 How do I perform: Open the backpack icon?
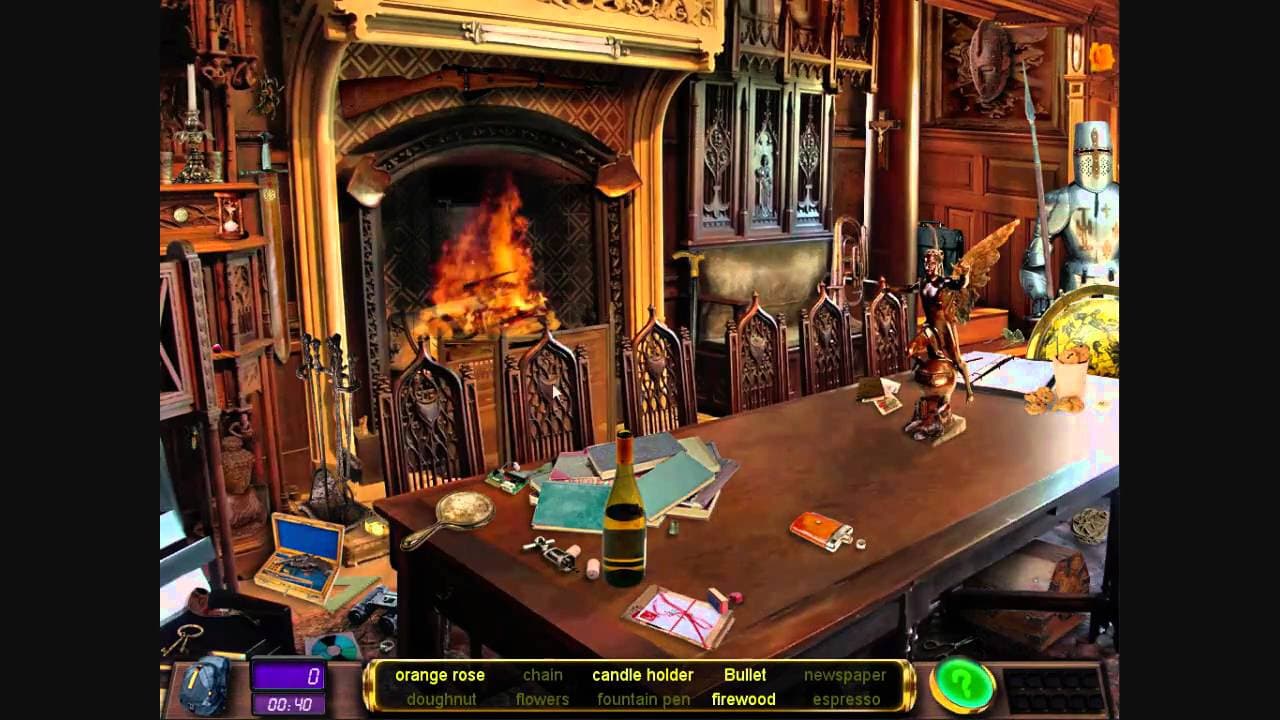(x=206, y=687)
